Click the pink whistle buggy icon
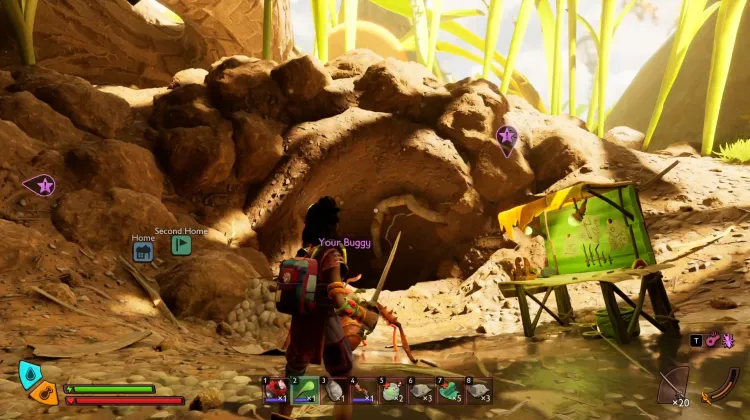The image size is (750, 420). 713,341
